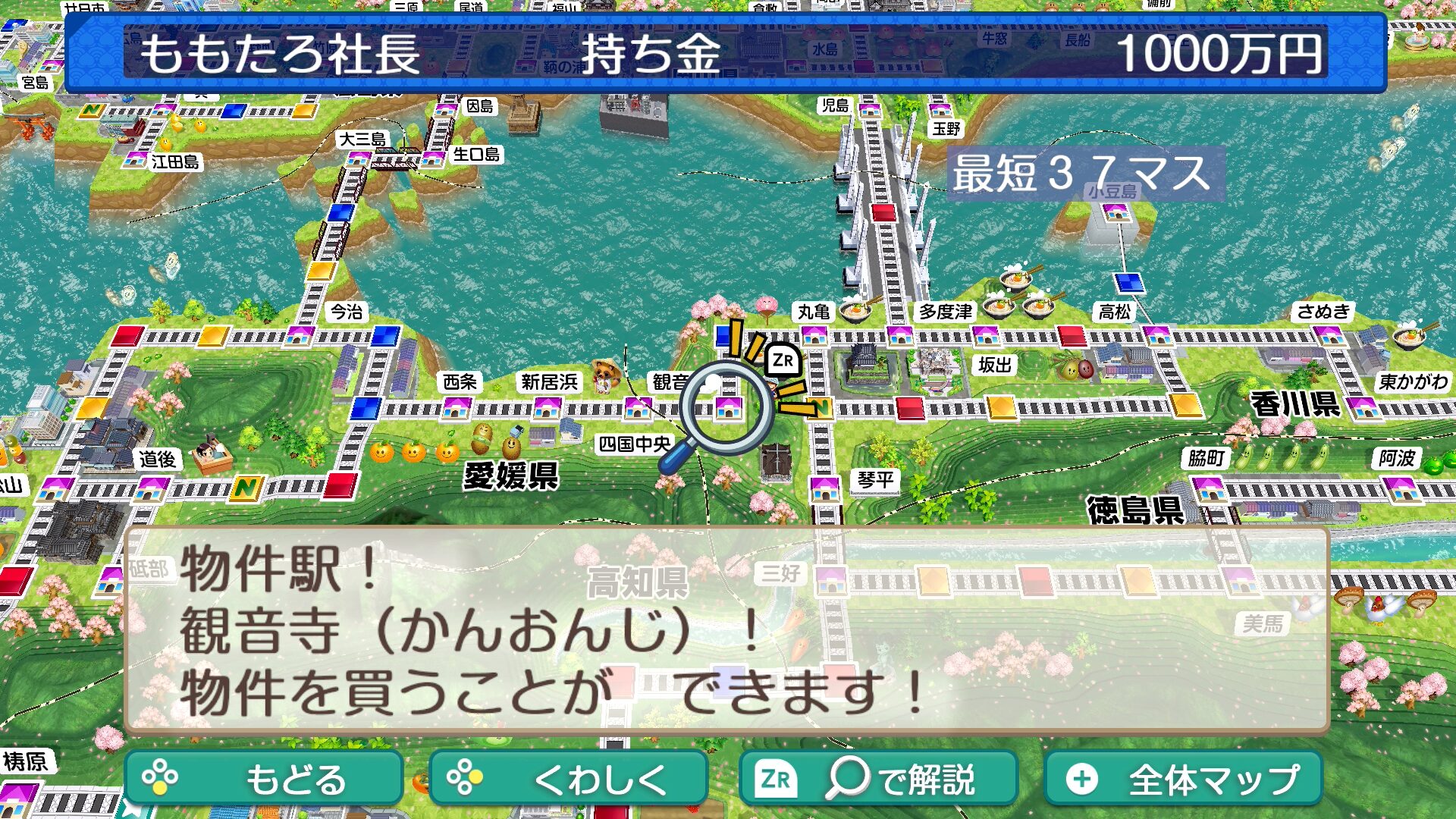Screen dimensions: 1456x819
Task: Open the で解説 explanation button
Action: click(877, 778)
